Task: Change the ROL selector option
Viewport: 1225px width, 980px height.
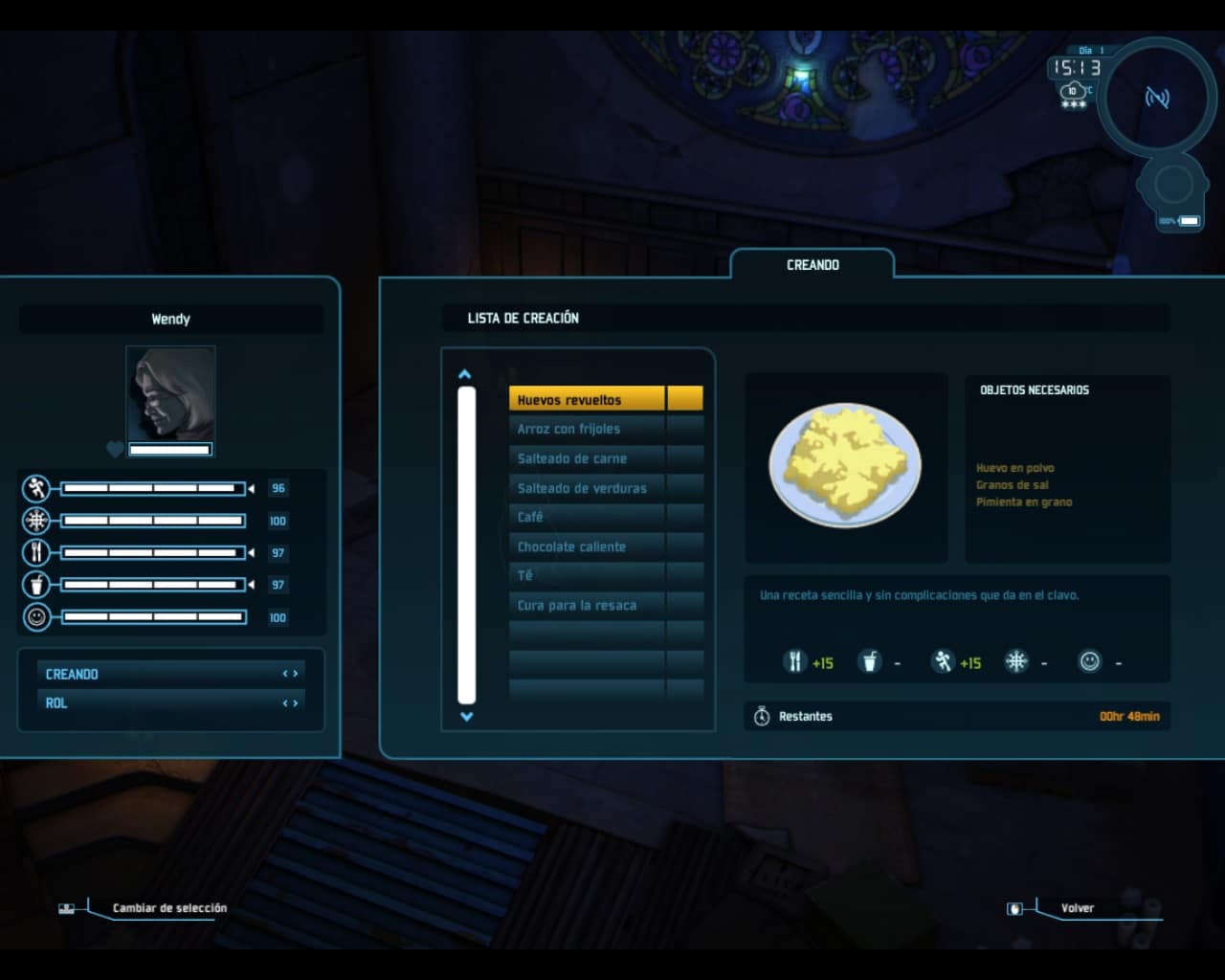Action: point(290,703)
